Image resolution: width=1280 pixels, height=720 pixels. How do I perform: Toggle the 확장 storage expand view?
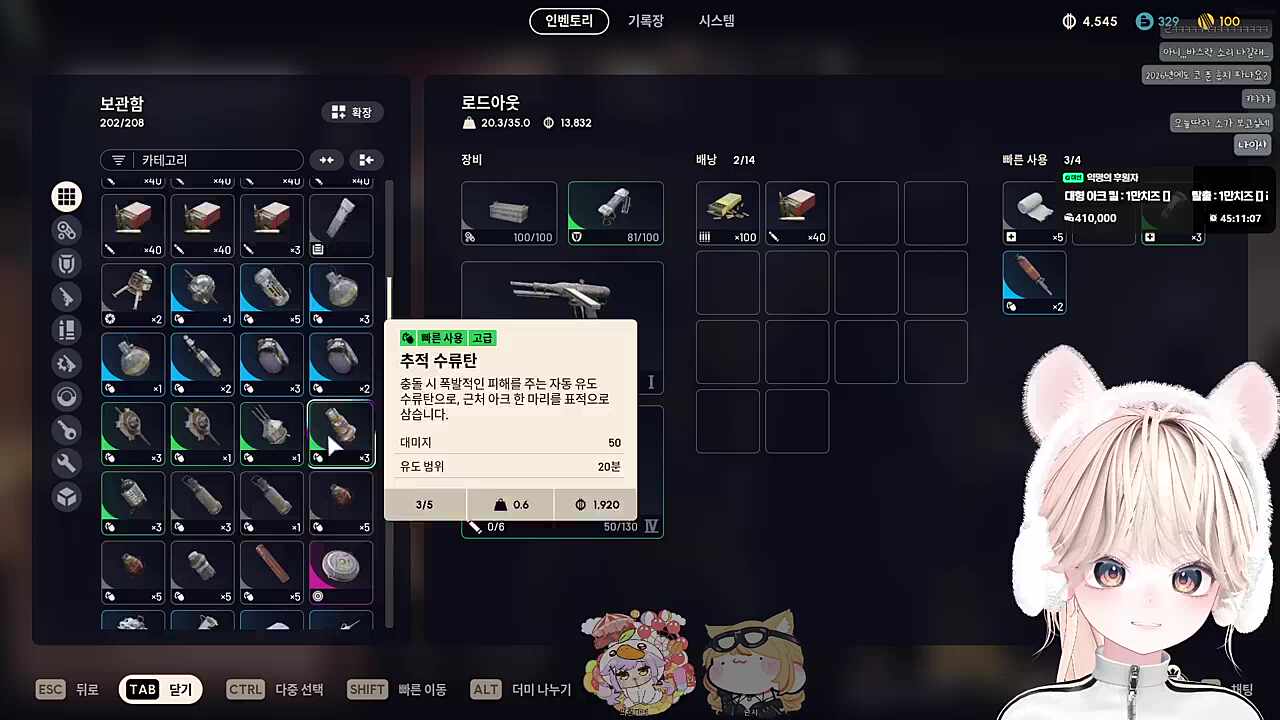tap(351, 112)
